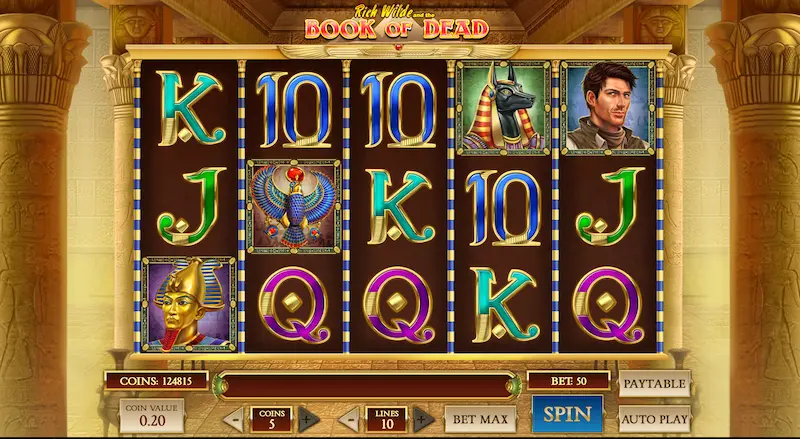Image resolution: width=800 pixels, height=439 pixels.
Task: Increase the number of lines
Action: (422, 419)
